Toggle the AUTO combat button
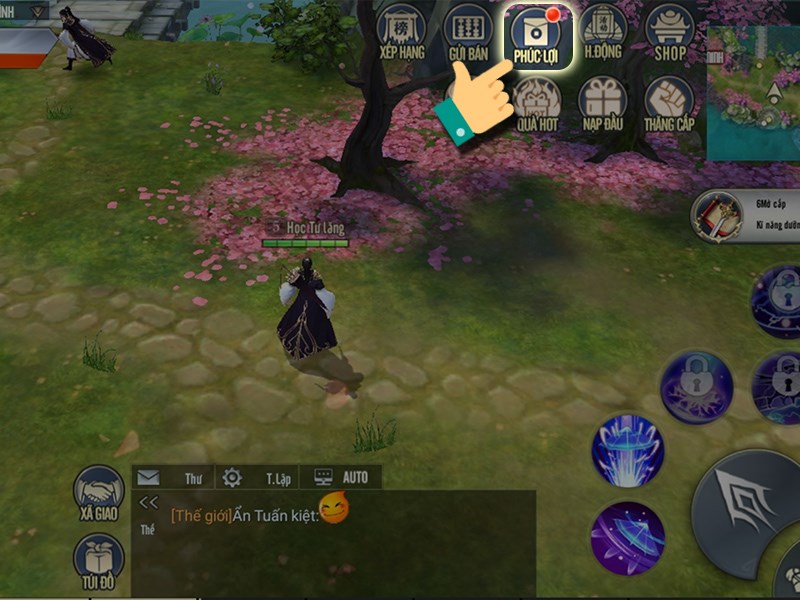Screen dimensions: 800x600 coord(343,478)
